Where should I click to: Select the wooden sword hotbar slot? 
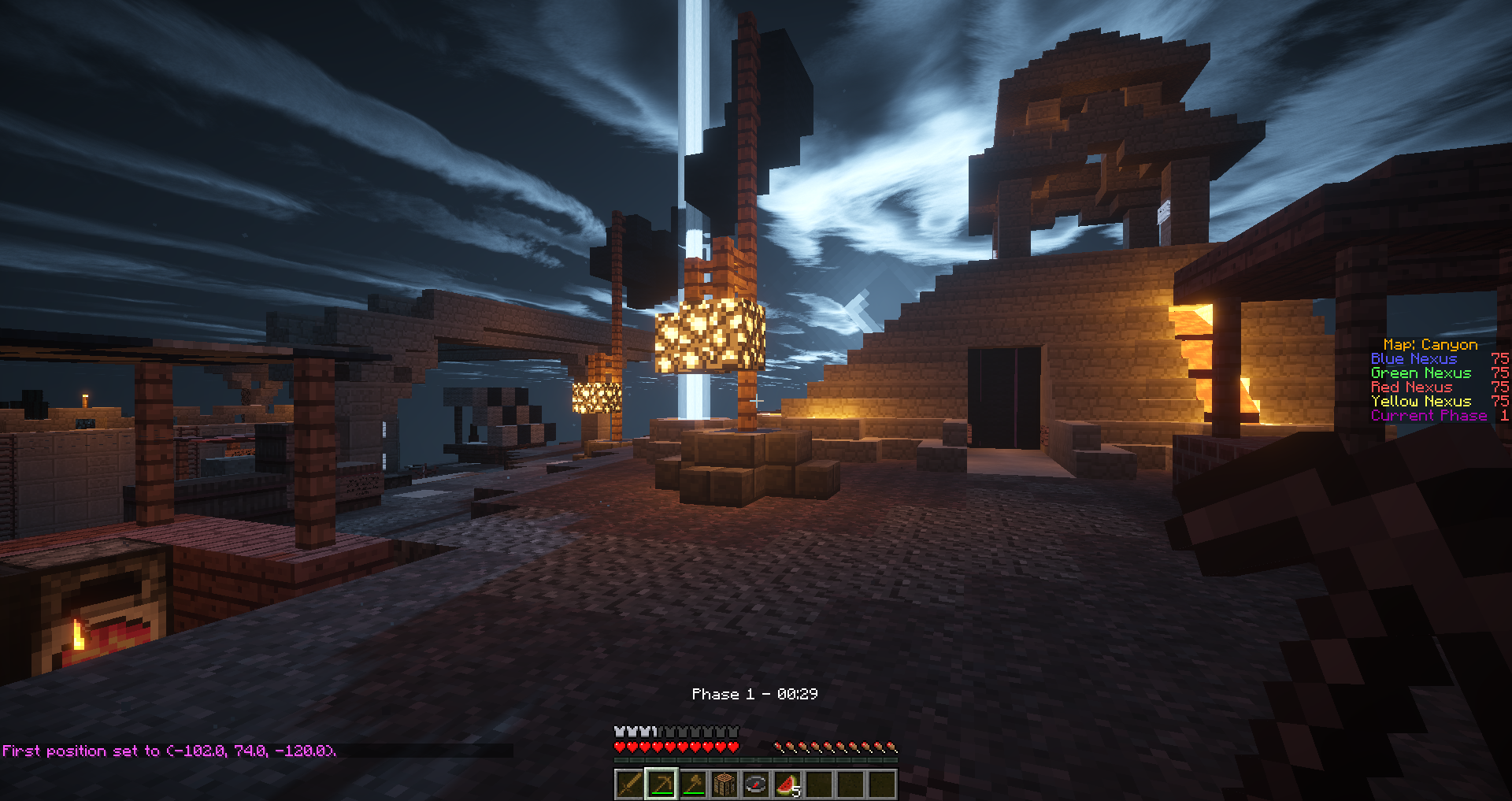point(629,784)
